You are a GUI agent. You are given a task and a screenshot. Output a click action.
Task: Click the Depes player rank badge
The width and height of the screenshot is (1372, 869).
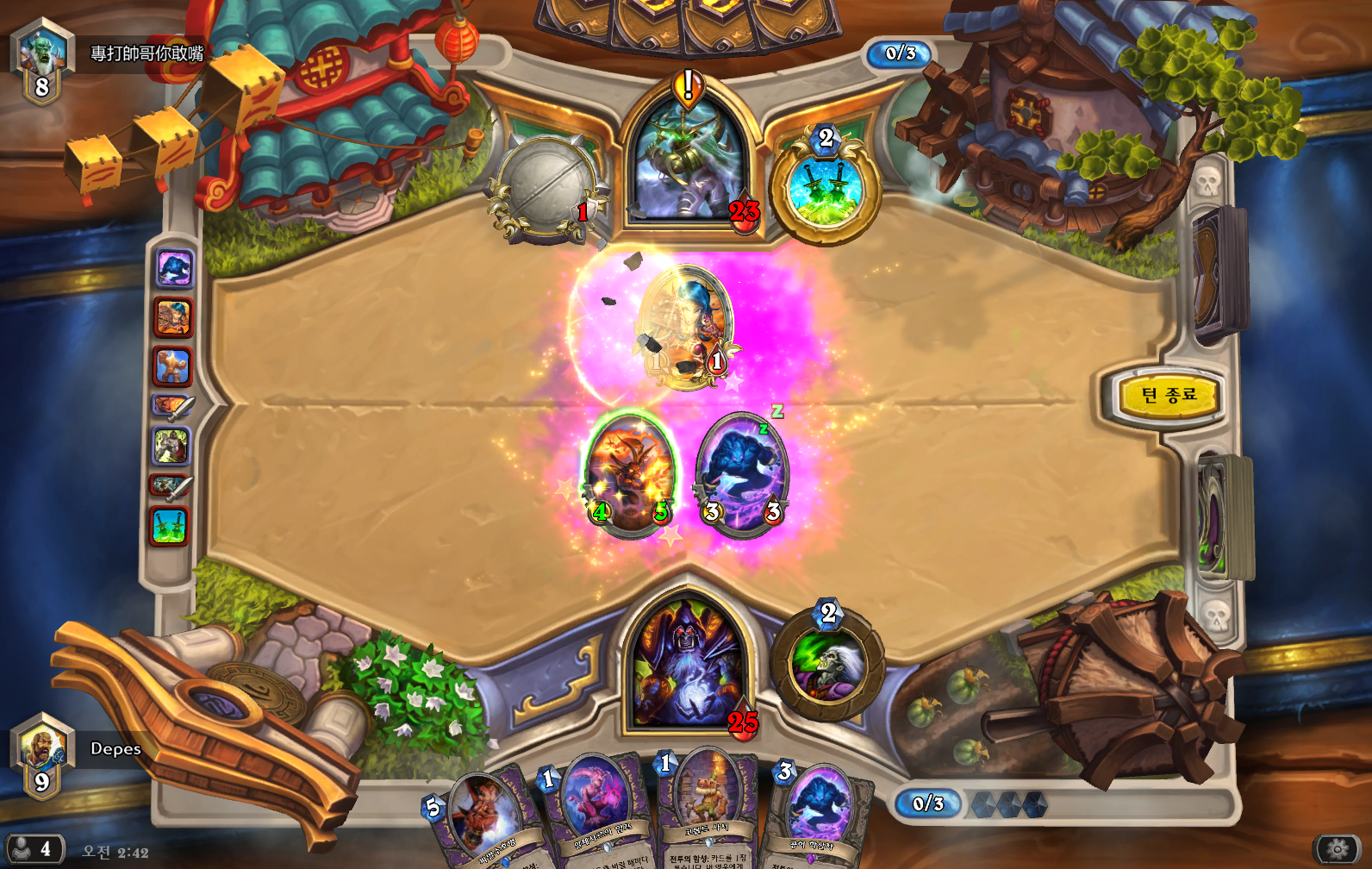tap(41, 755)
